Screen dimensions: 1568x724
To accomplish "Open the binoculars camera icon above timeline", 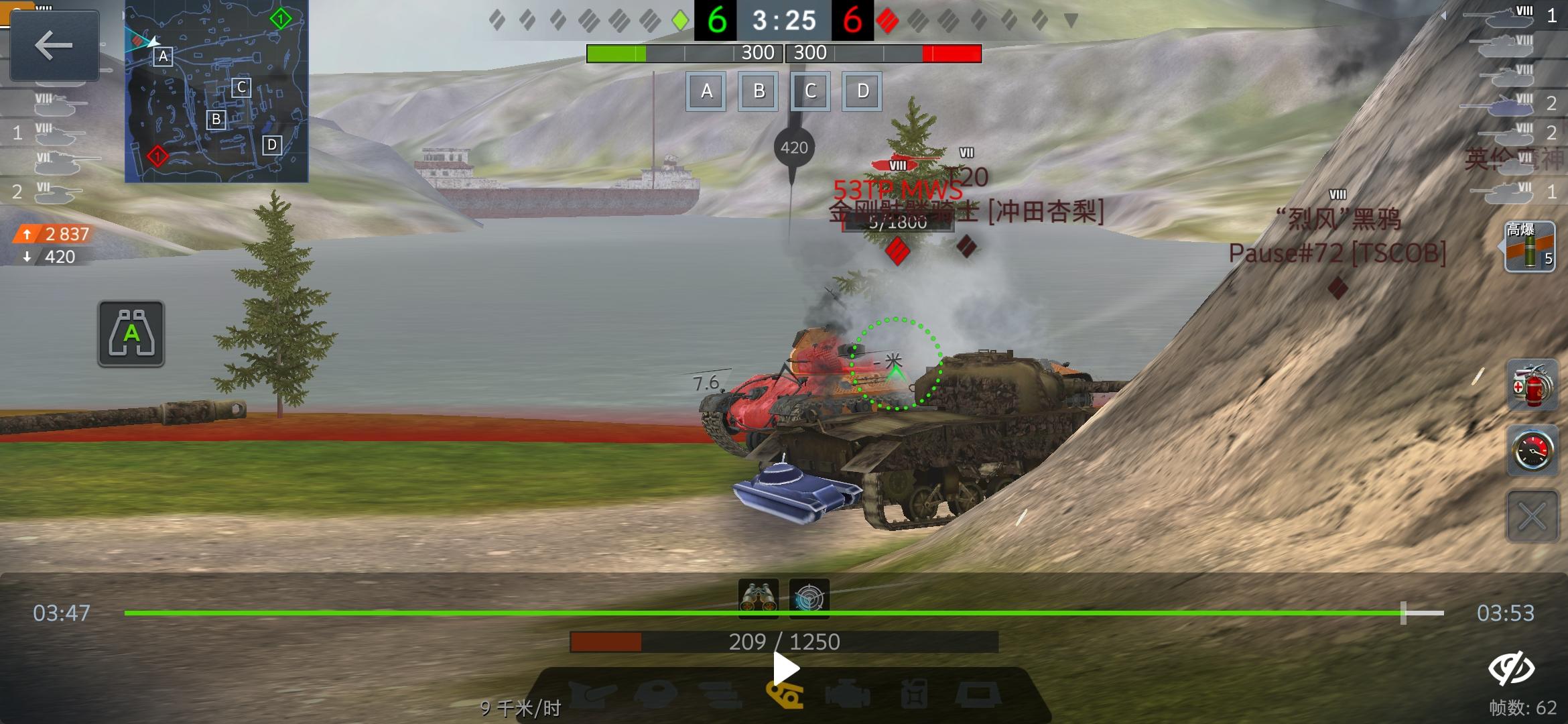I will pos(758,601).
